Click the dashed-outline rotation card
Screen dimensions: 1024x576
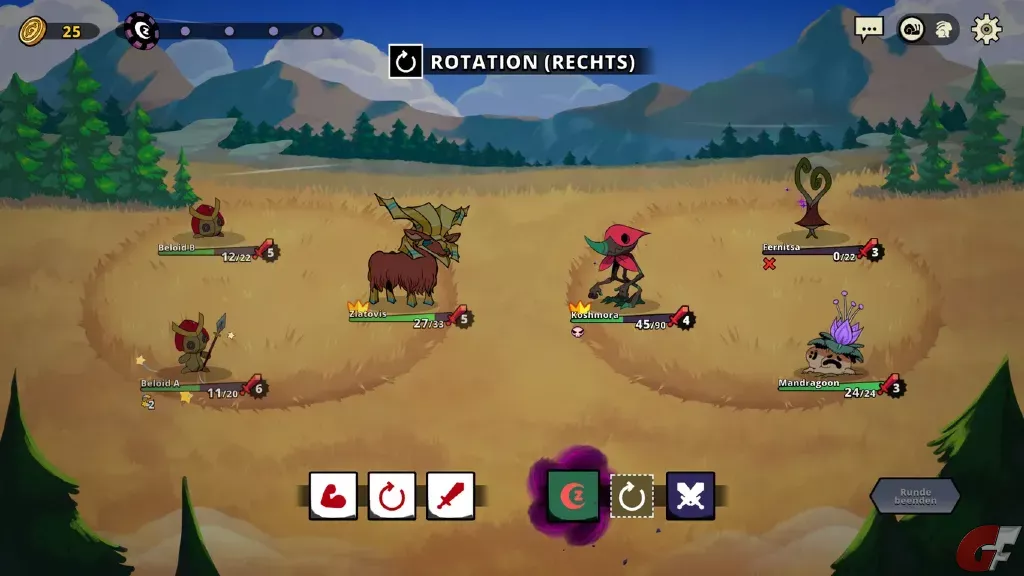(x=632, y=496)
